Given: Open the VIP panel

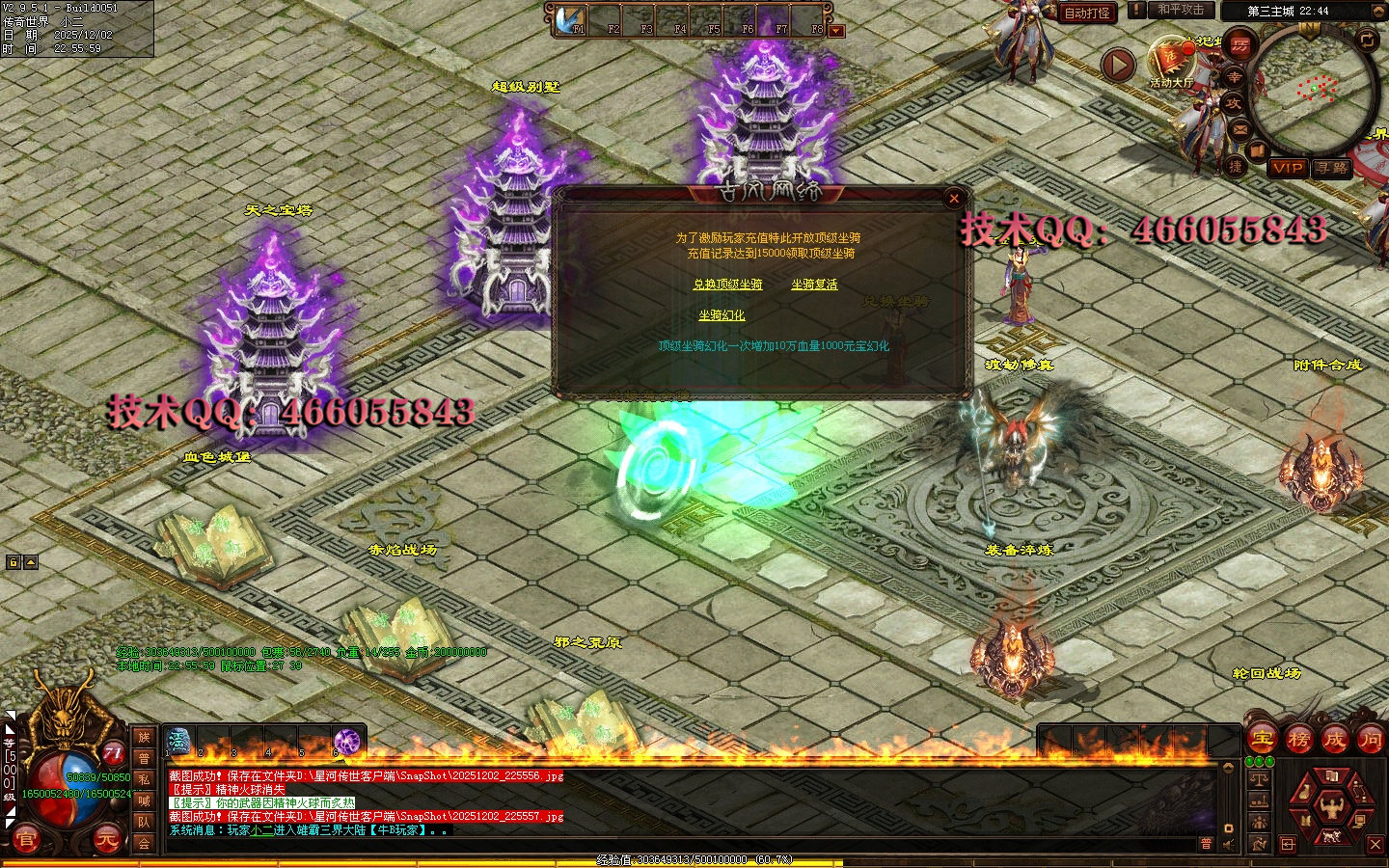Looking at the screenshot, I should (1288, 168).
